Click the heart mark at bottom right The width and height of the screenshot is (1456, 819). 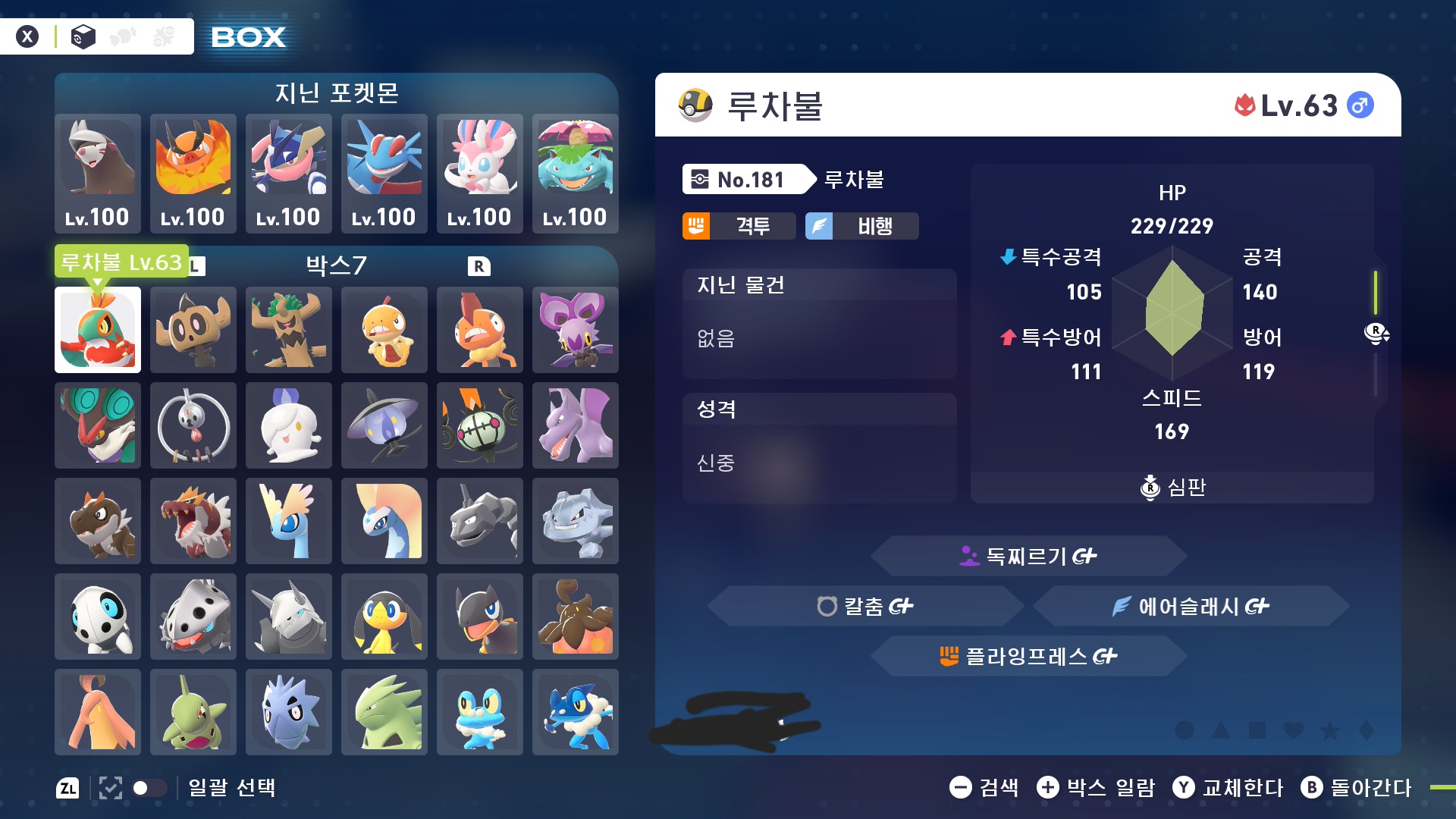point(1294,730)
